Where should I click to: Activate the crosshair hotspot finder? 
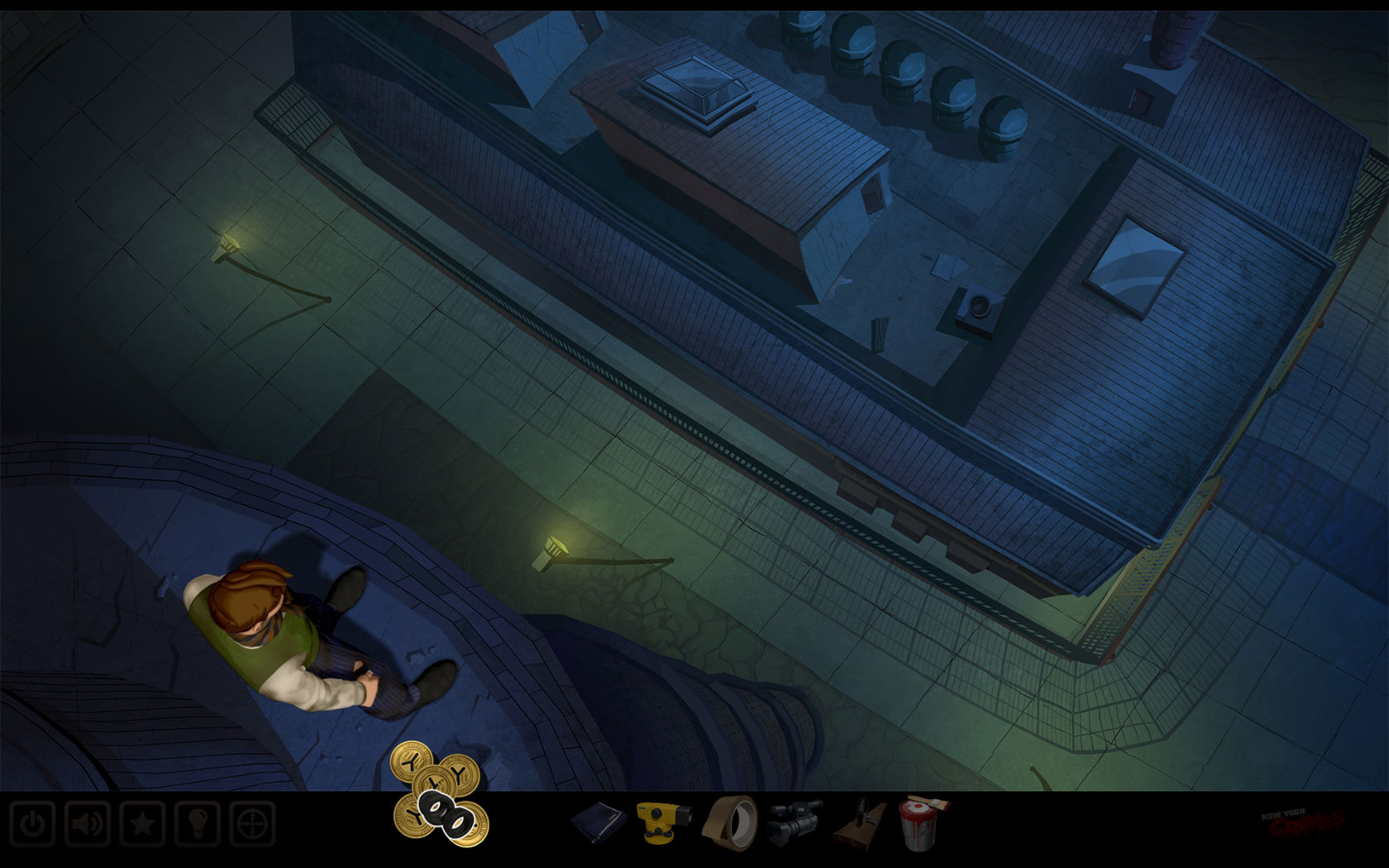click(252, 824)
